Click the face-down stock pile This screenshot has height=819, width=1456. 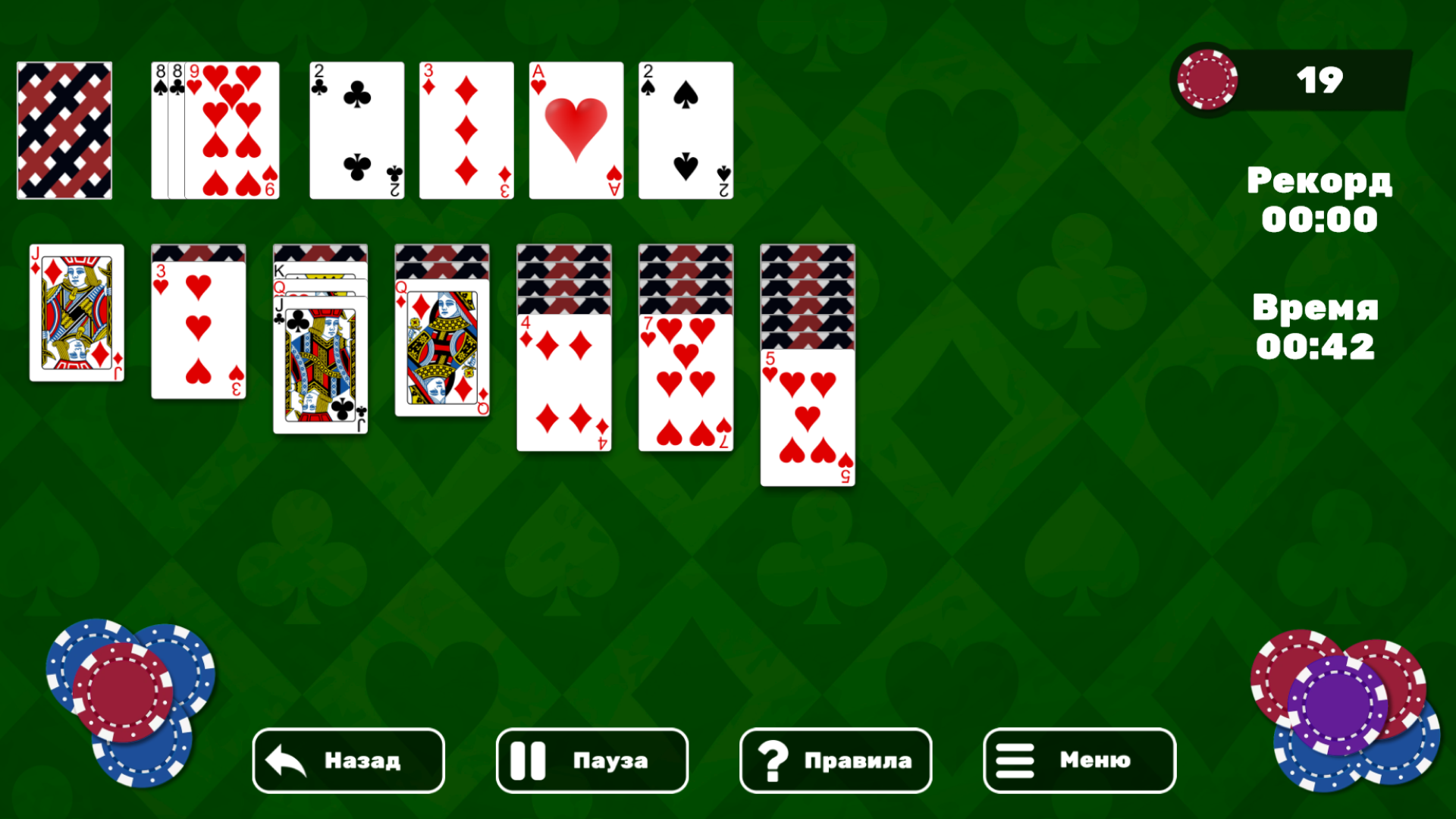coord(64,130)
